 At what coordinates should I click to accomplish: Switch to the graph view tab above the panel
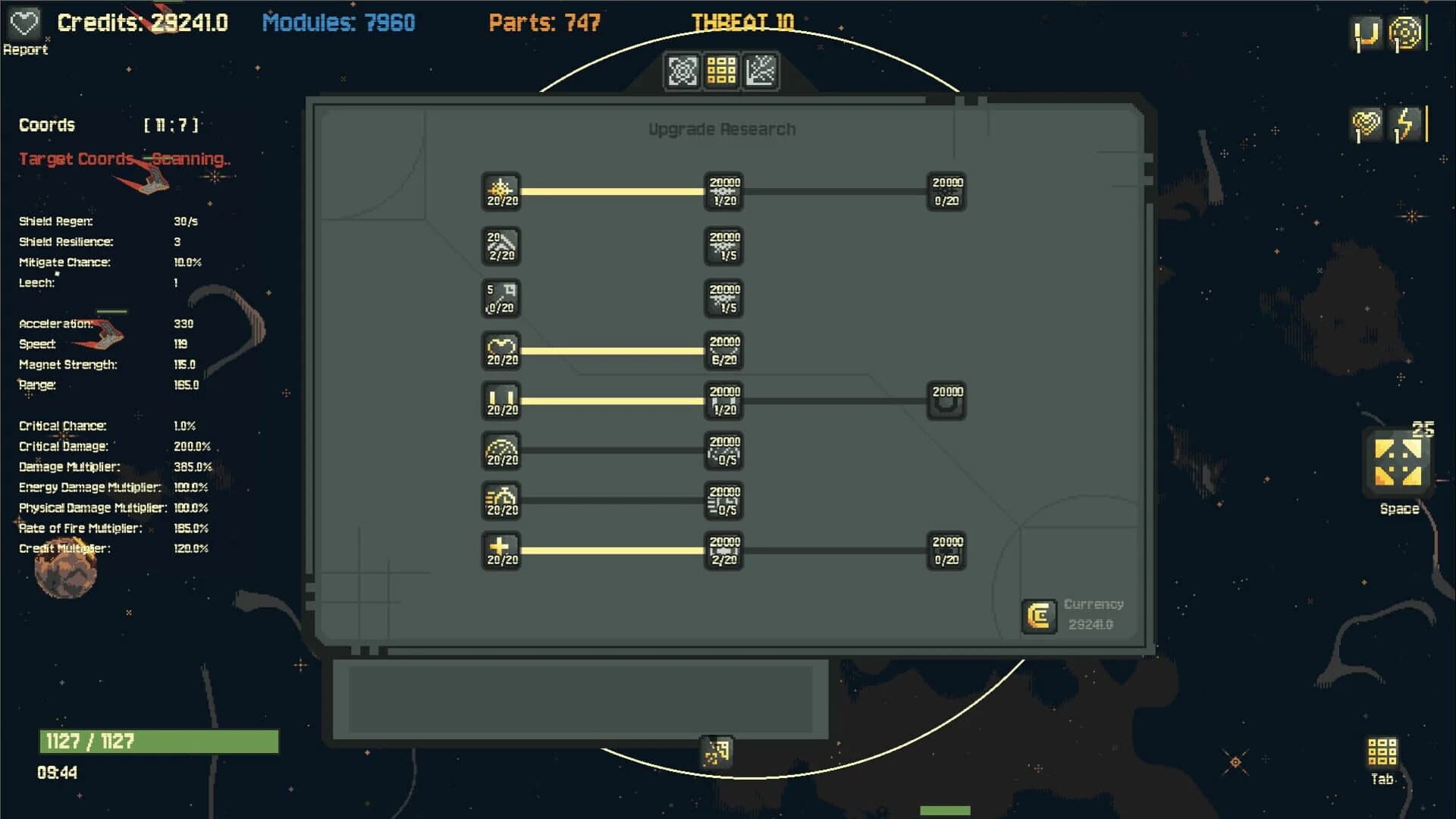[x=761, y=71]
